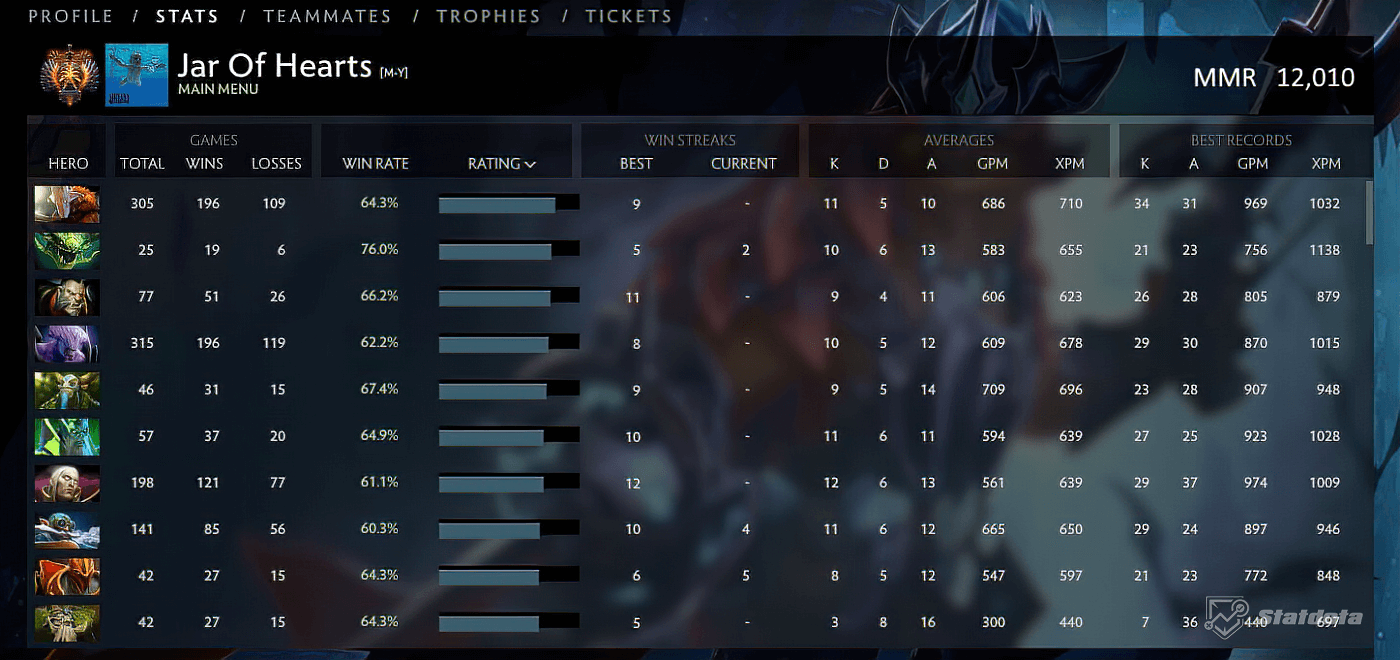Open the Tickets tab

tap(628, 16)
